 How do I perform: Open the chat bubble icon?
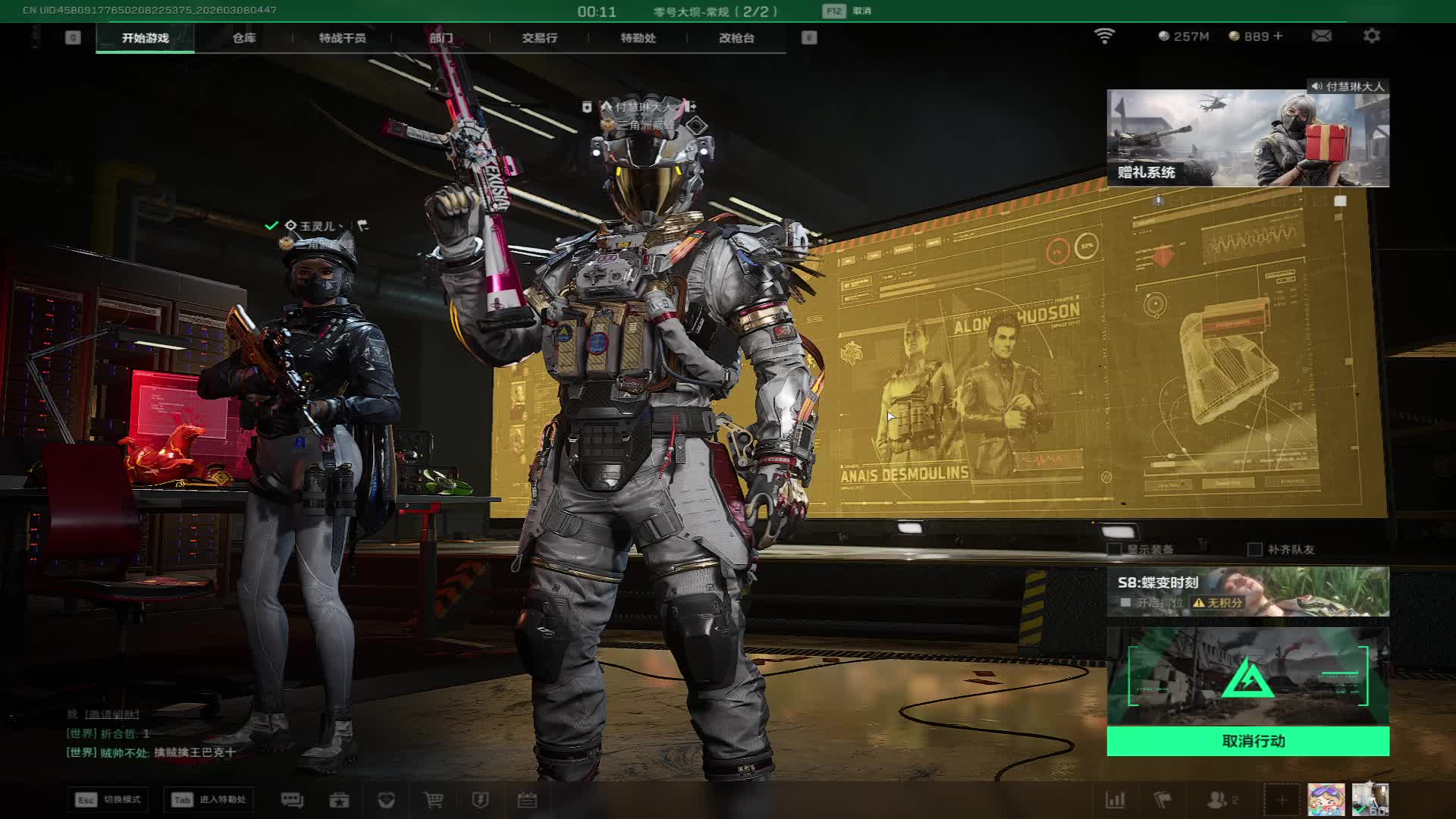pos(292,800)
